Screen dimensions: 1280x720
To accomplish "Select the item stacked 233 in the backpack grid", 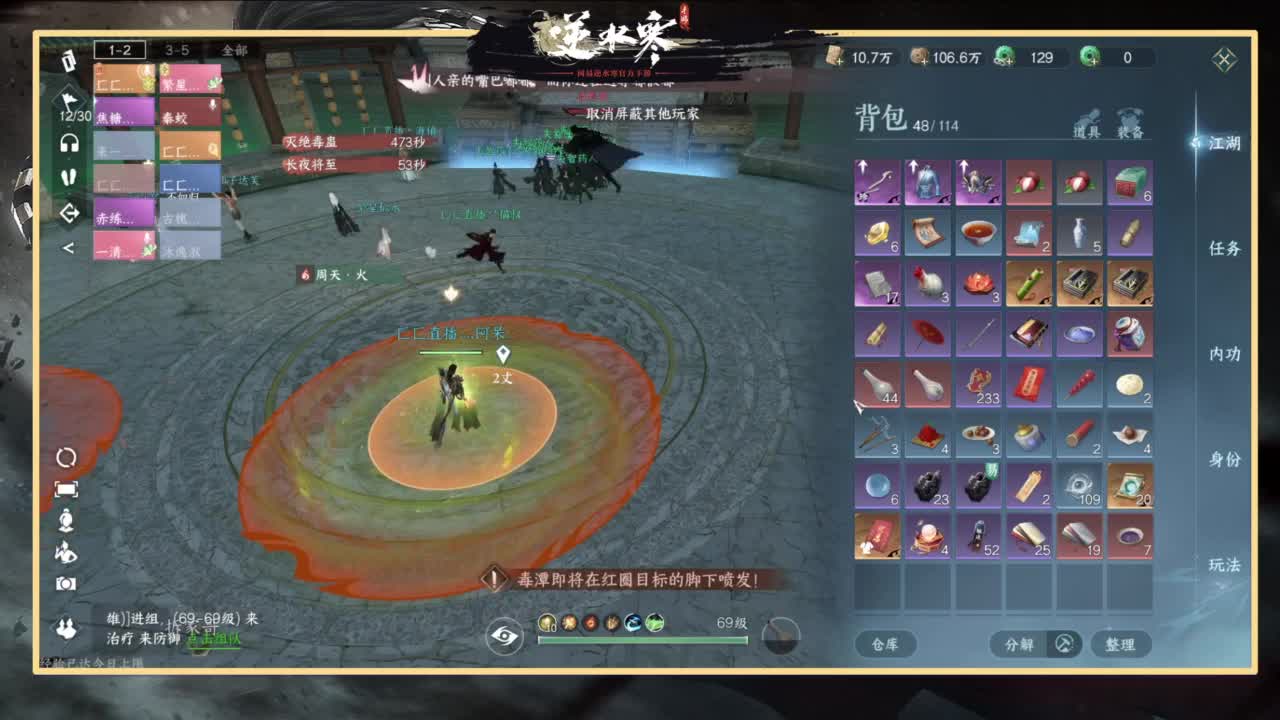I will (x=978, y=385).
